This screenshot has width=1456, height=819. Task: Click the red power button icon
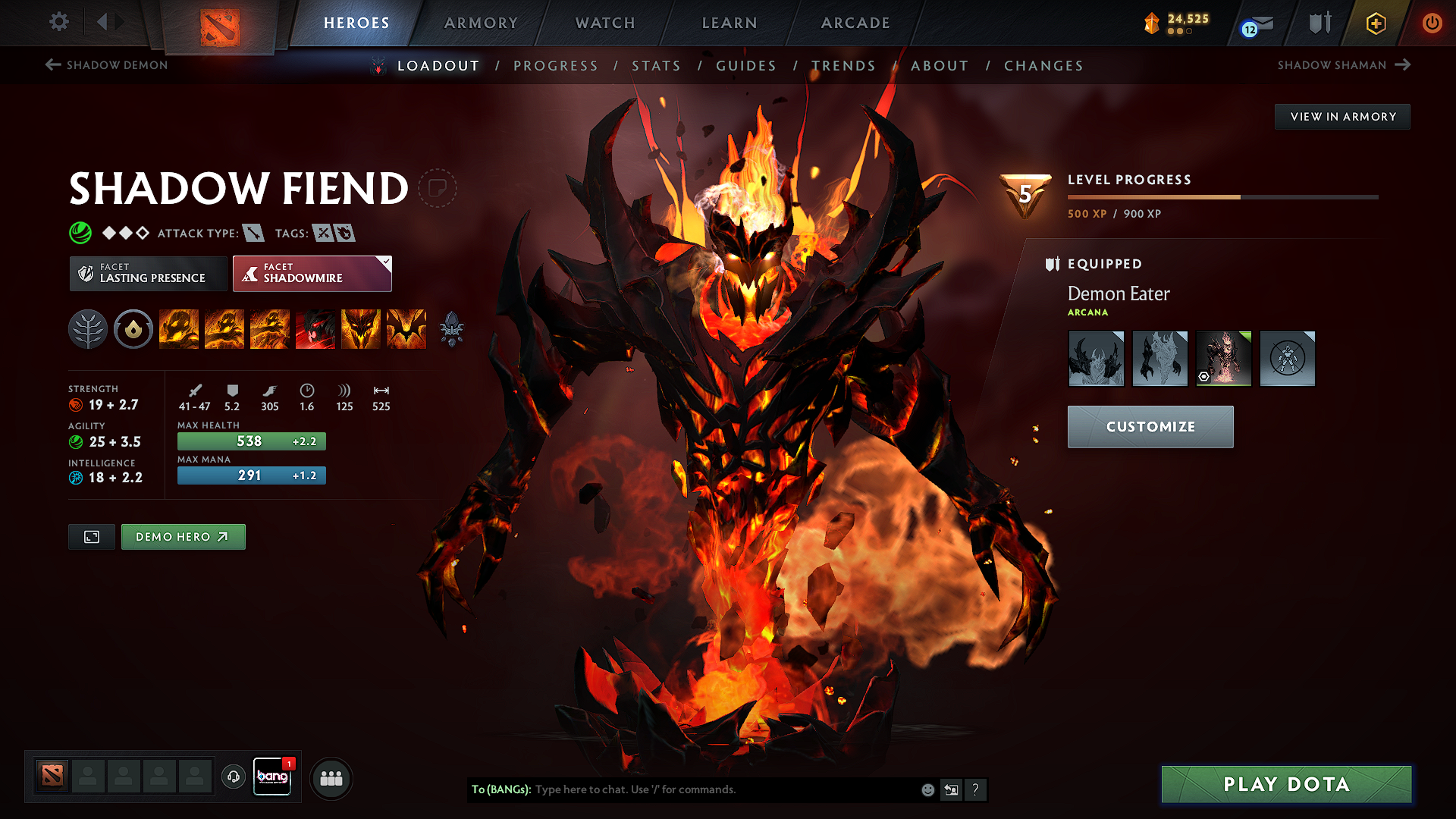[1433, 23]
